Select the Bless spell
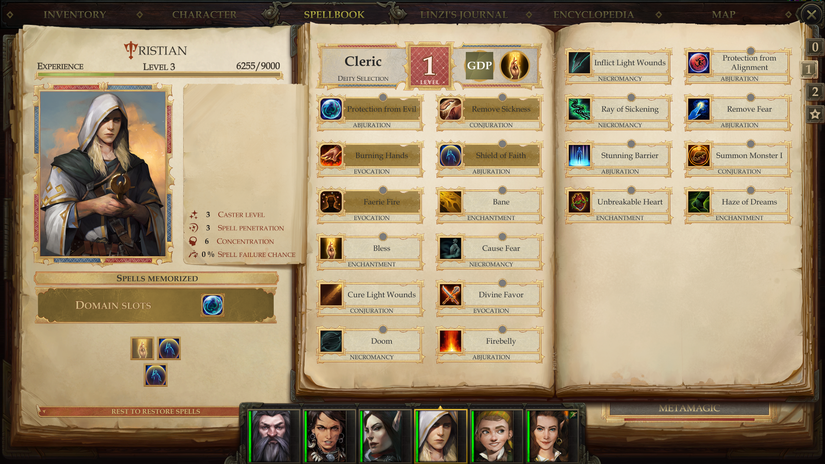Screen dimensions: 825x464 (x=370, y=248)
